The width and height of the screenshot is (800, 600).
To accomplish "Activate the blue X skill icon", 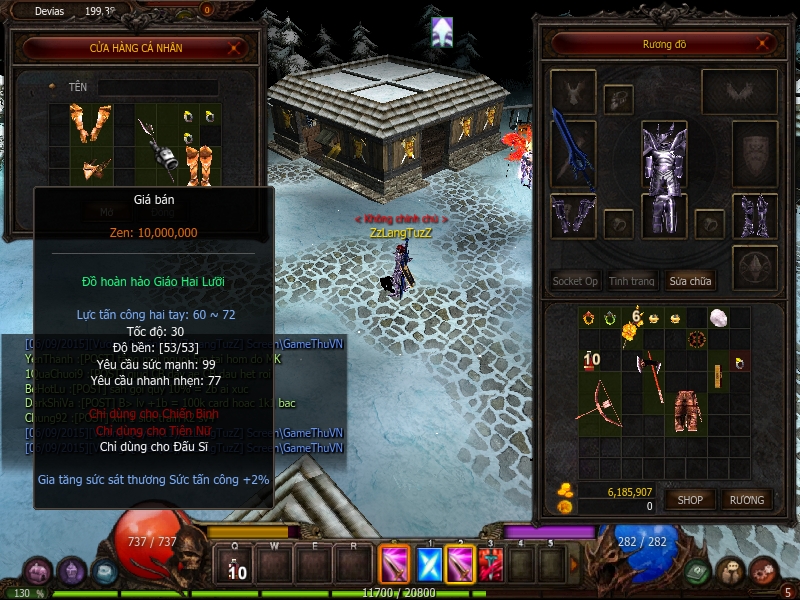I will pyautogui.click(x=429, y=565).
